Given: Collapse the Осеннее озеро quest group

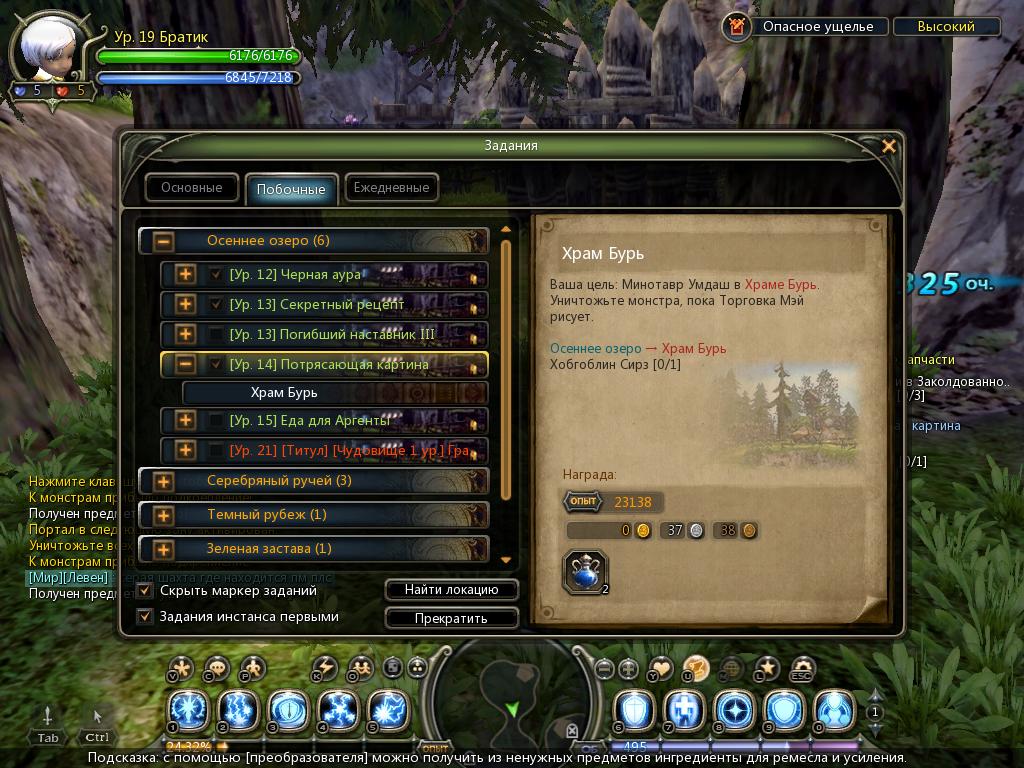Looking at the screenshot, I should tap(164, 241).
